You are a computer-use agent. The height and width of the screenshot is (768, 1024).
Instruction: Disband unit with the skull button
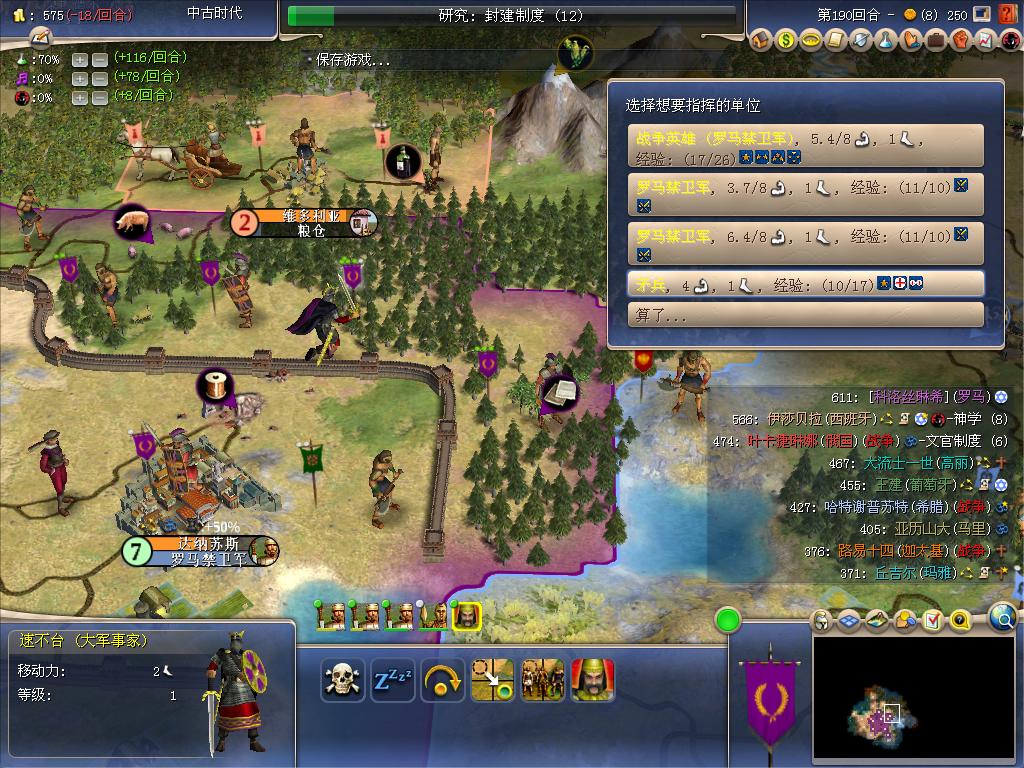[342, 680]
